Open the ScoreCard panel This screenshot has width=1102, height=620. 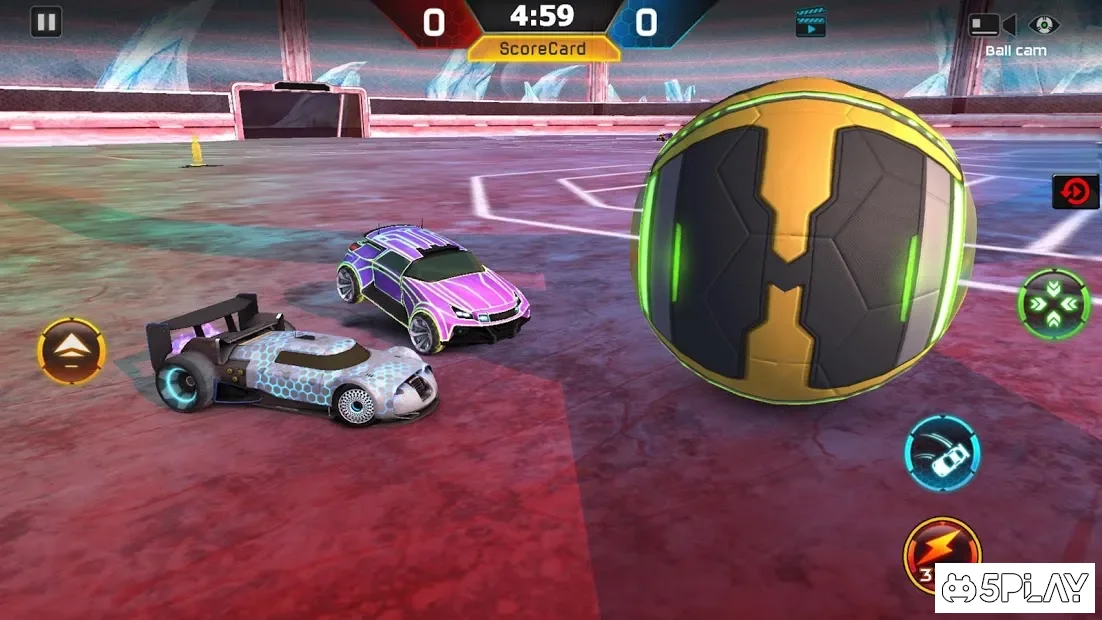pyautogui.click(x=543, y=48)
